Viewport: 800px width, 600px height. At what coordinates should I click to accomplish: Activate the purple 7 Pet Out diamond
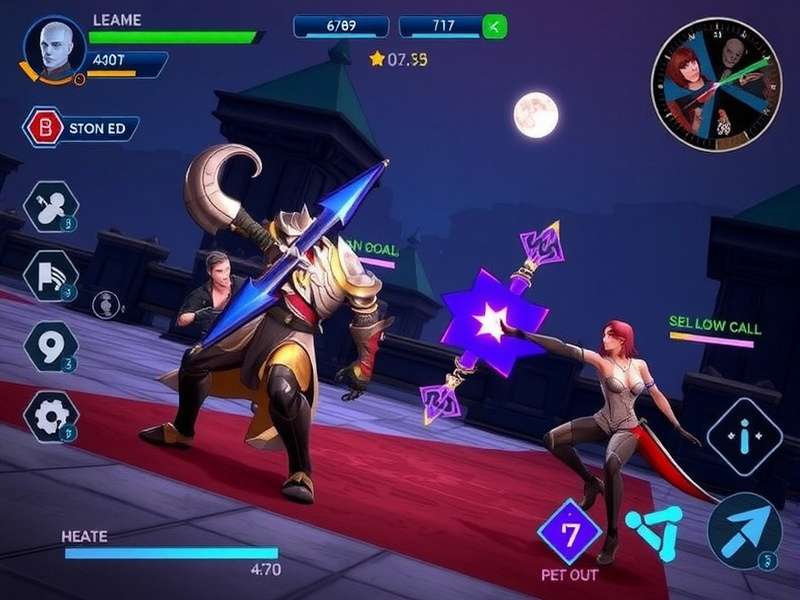569,532
